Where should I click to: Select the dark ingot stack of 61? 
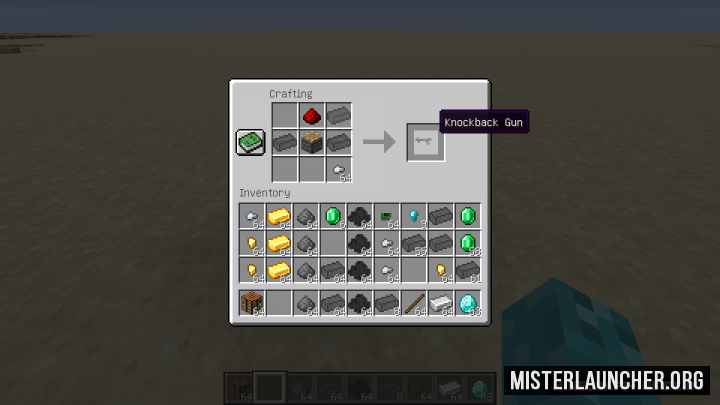point(467,269)
